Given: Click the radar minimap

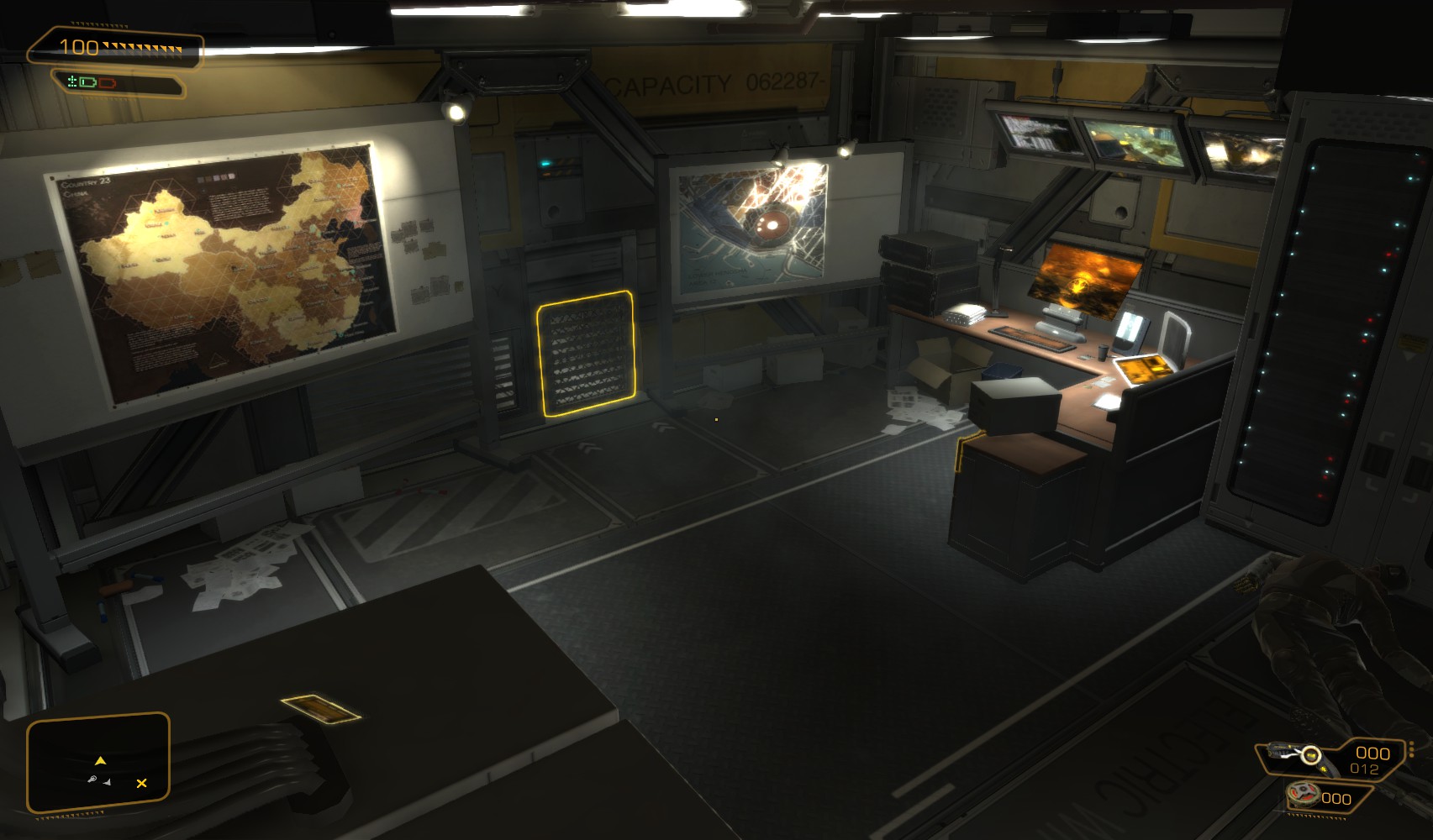Looking at the screenshot, I should tap(98, 763).
